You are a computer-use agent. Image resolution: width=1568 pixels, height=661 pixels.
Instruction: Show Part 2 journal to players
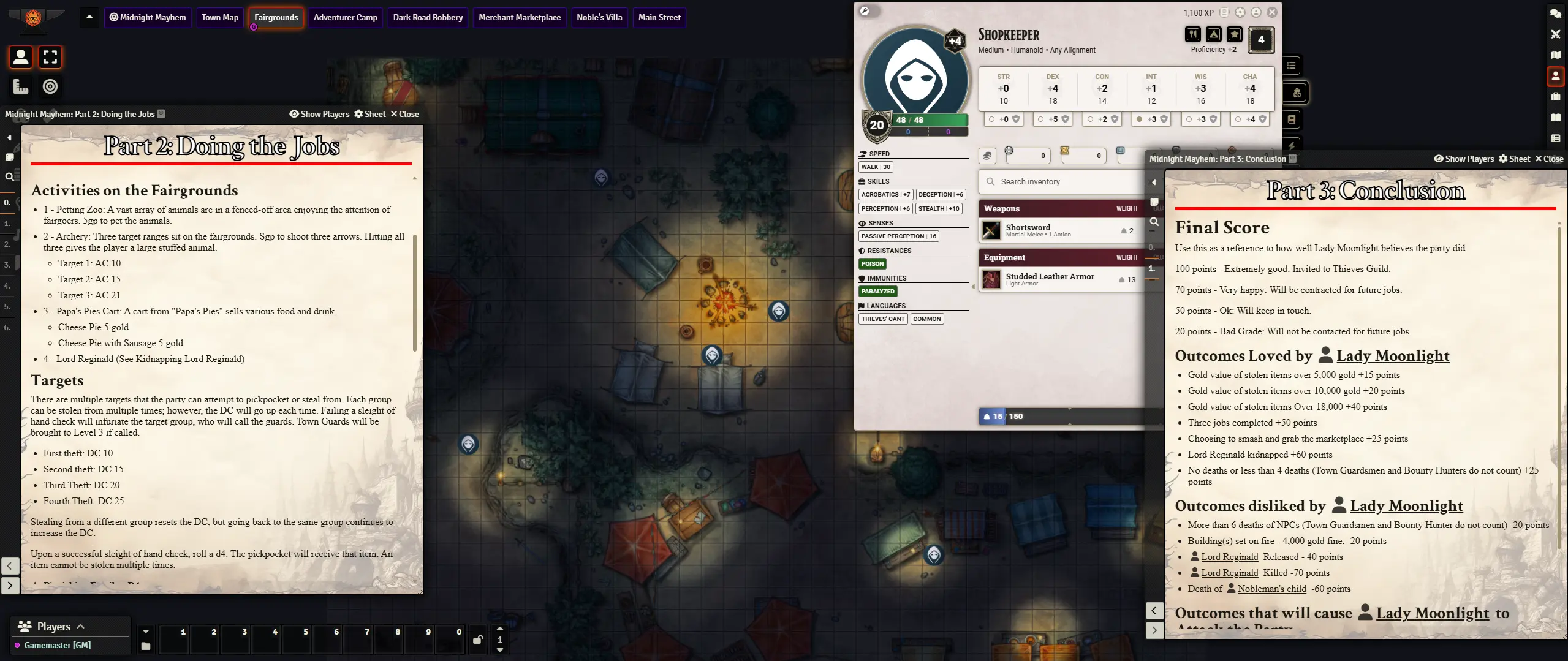pyautogui.click(x=319, y=114)
